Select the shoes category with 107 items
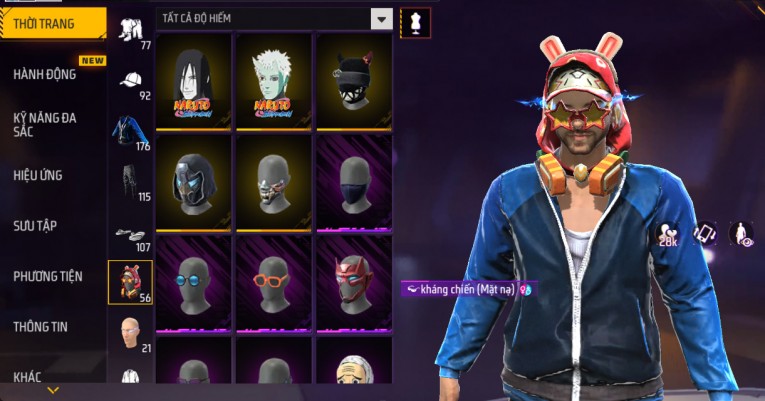 coord(130,234)
